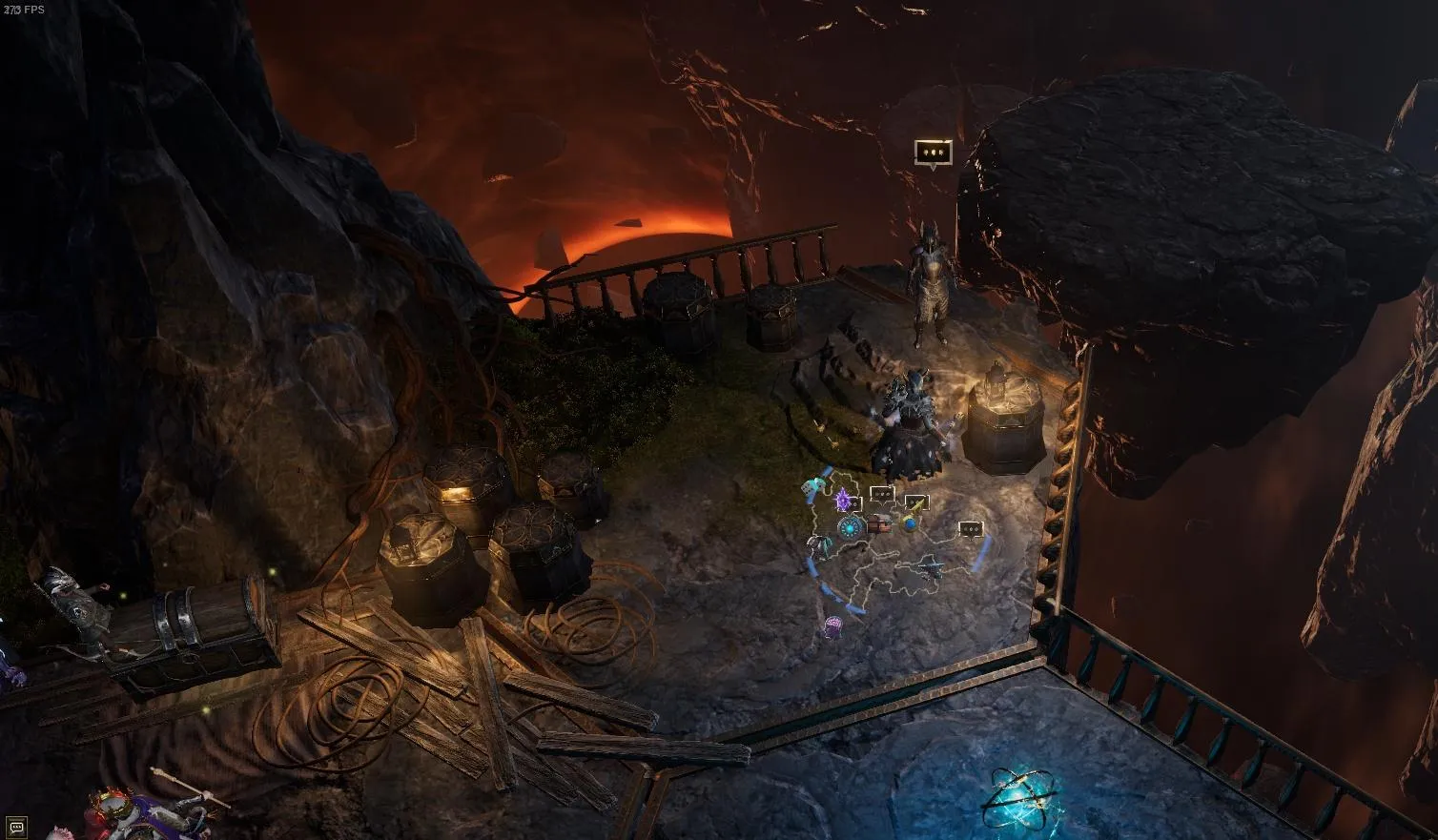This screenshot has width=1438, height=840.
Task: Open the chat box button
Action: (x=16, y=827)
